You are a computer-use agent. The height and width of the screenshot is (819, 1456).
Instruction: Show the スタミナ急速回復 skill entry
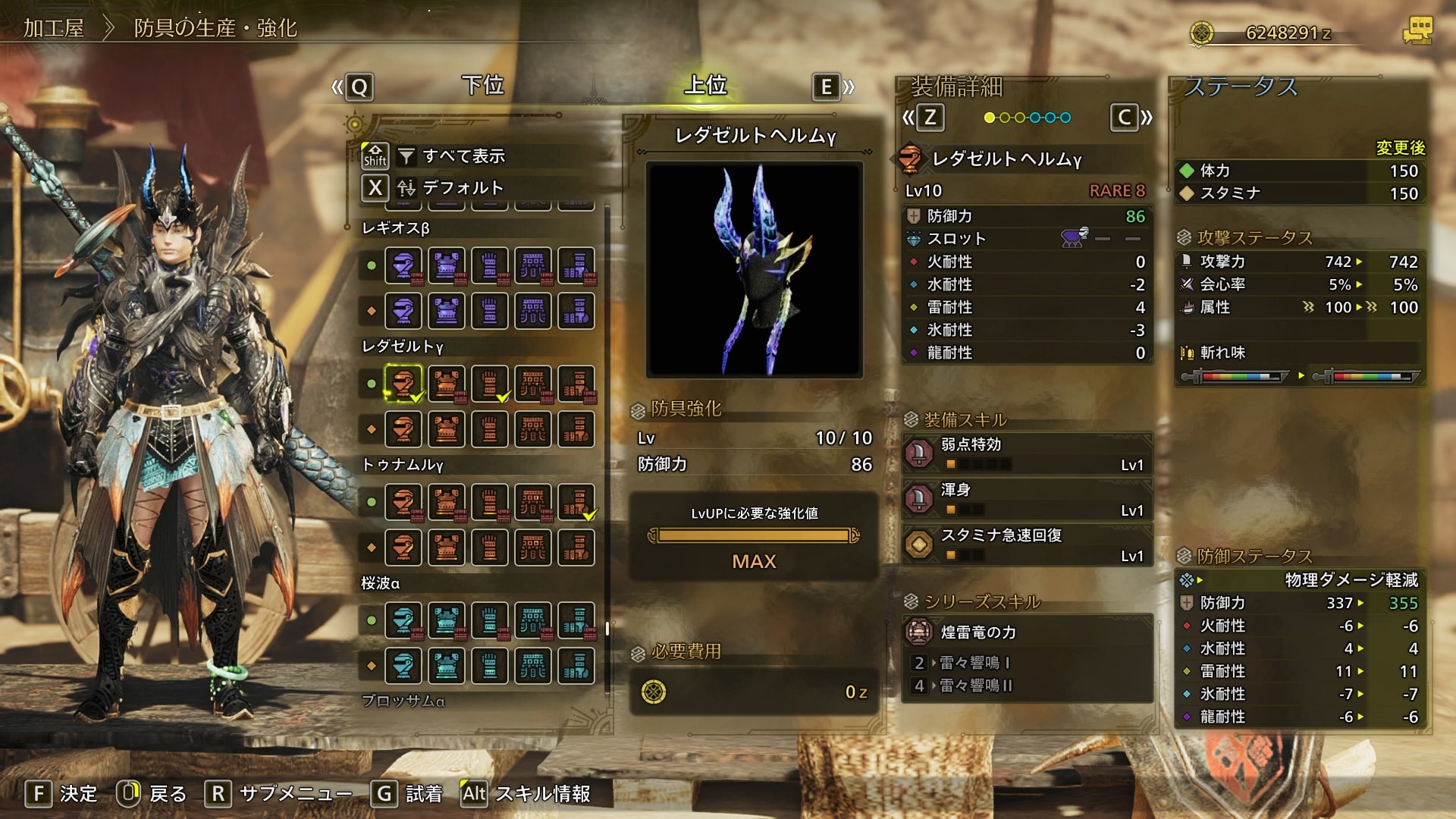1027,544
